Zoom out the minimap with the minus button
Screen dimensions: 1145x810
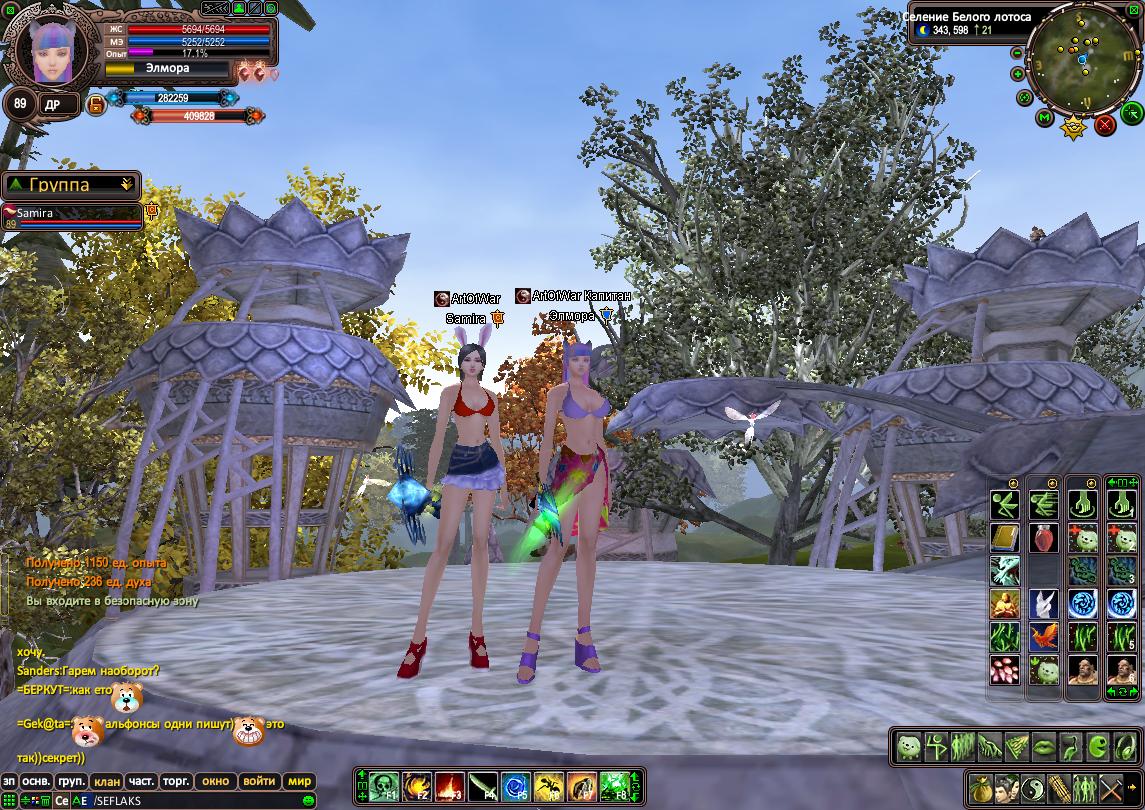tap(1017, 52)
